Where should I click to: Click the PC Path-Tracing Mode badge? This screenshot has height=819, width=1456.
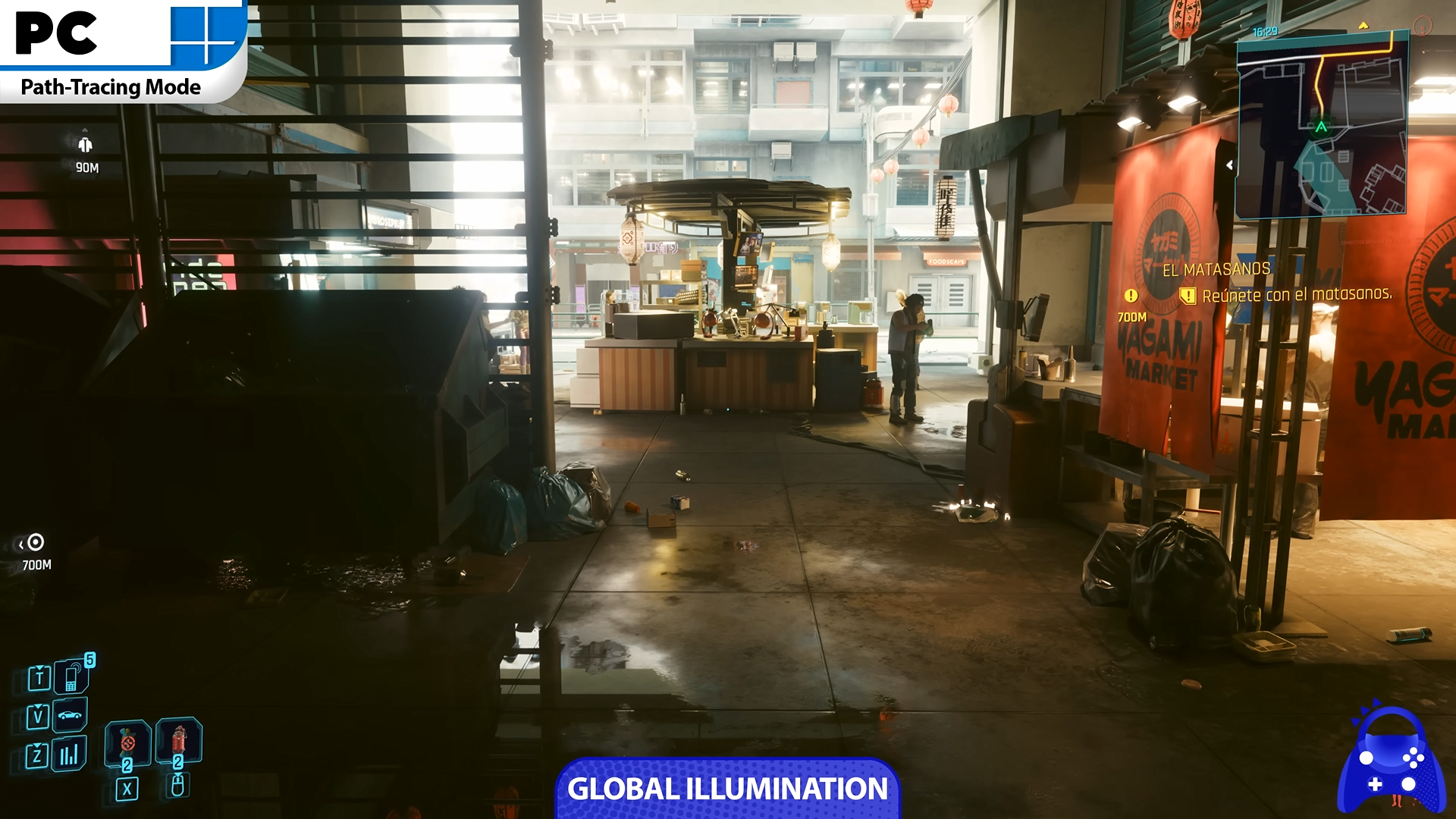121,50
